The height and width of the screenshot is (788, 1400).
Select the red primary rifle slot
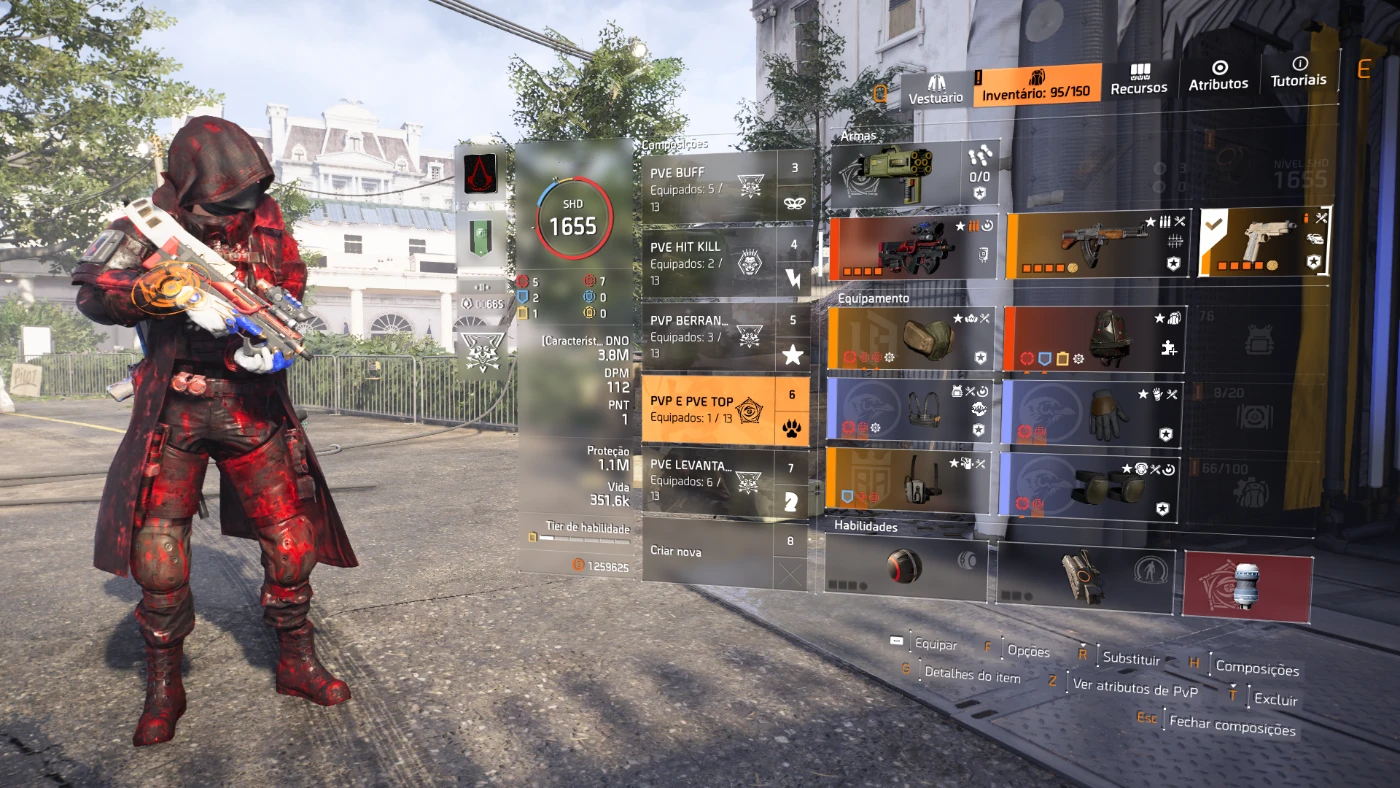point(912,248)
